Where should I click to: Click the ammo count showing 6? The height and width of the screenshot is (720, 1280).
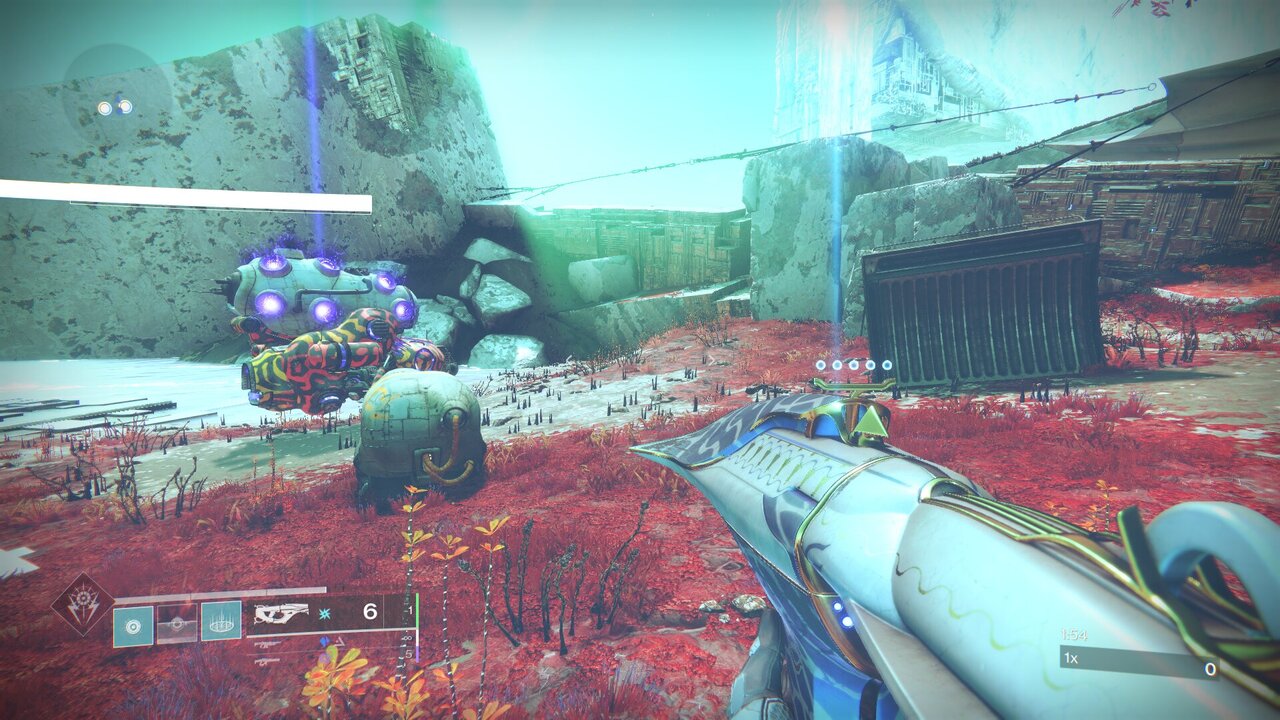click(369, 610)
